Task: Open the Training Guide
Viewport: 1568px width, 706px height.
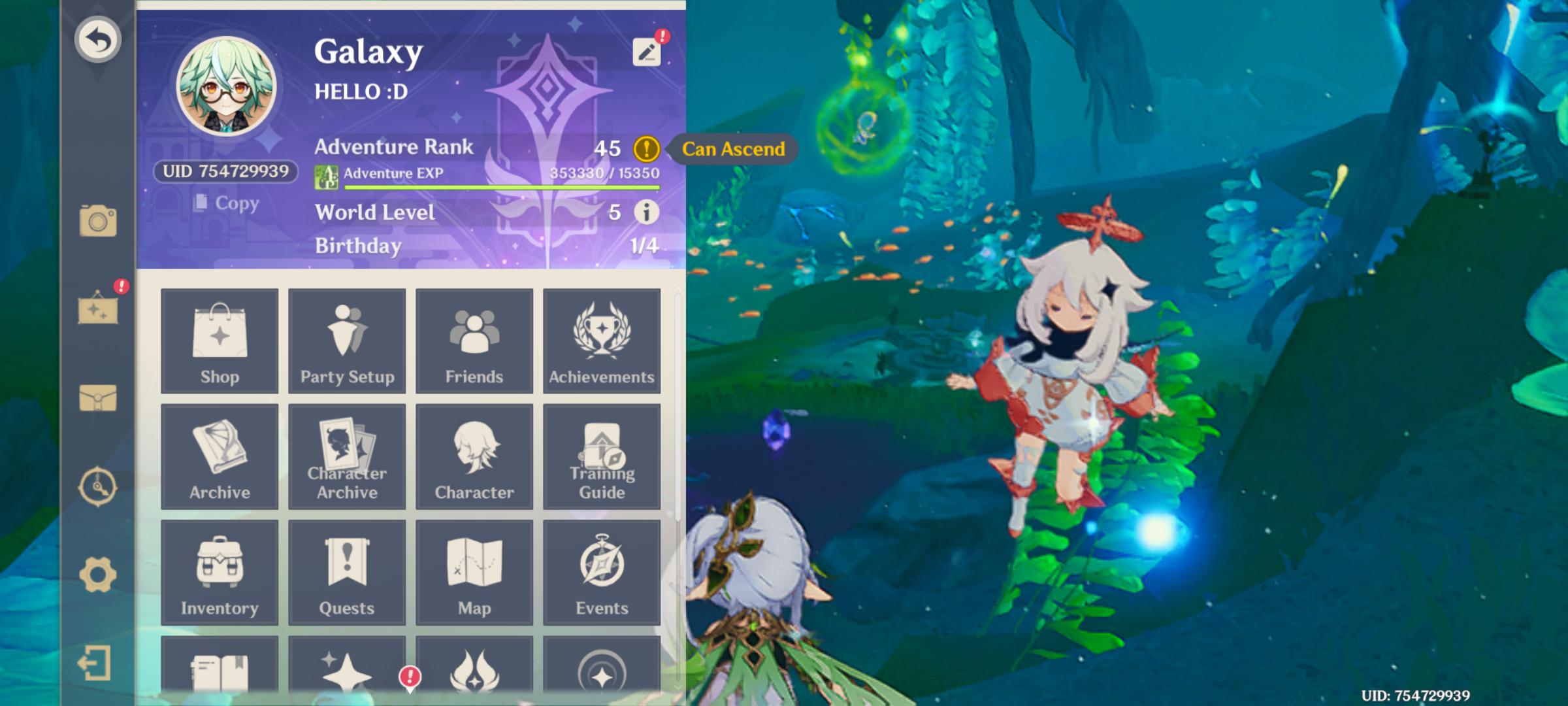Action: click(602, 457)
